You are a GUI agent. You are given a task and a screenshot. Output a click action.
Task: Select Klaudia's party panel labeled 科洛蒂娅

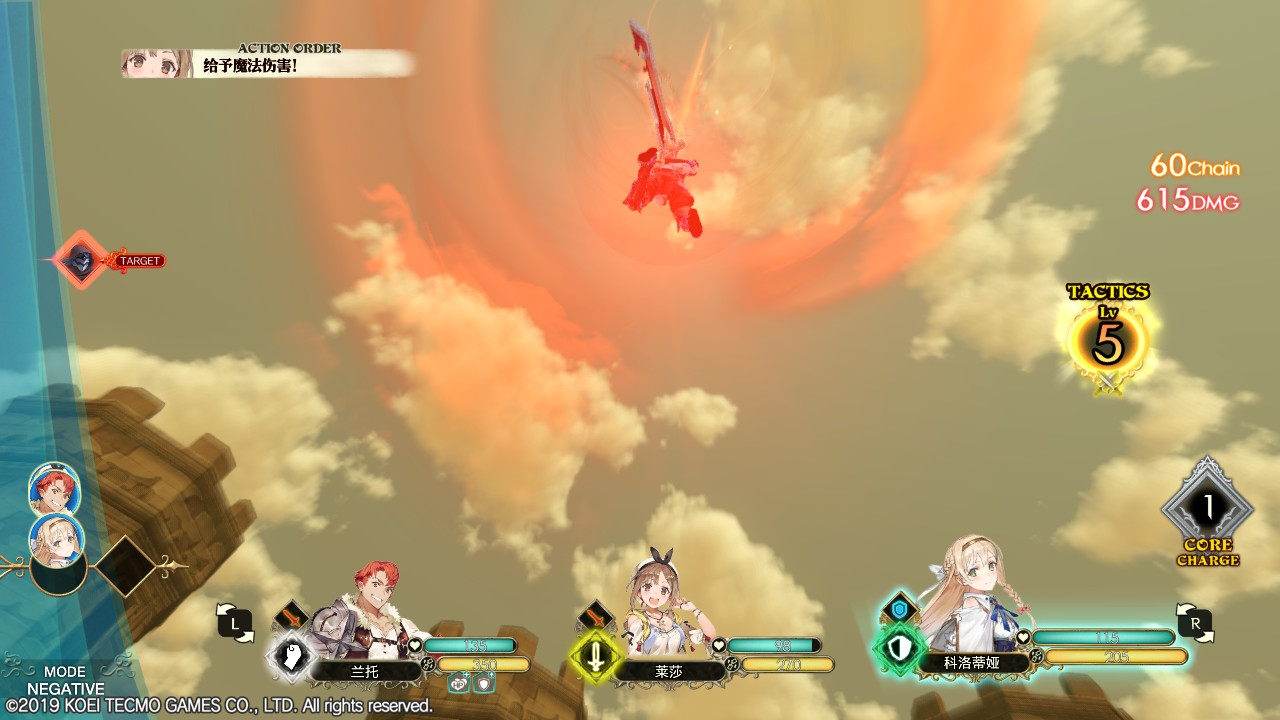(973, 662)
